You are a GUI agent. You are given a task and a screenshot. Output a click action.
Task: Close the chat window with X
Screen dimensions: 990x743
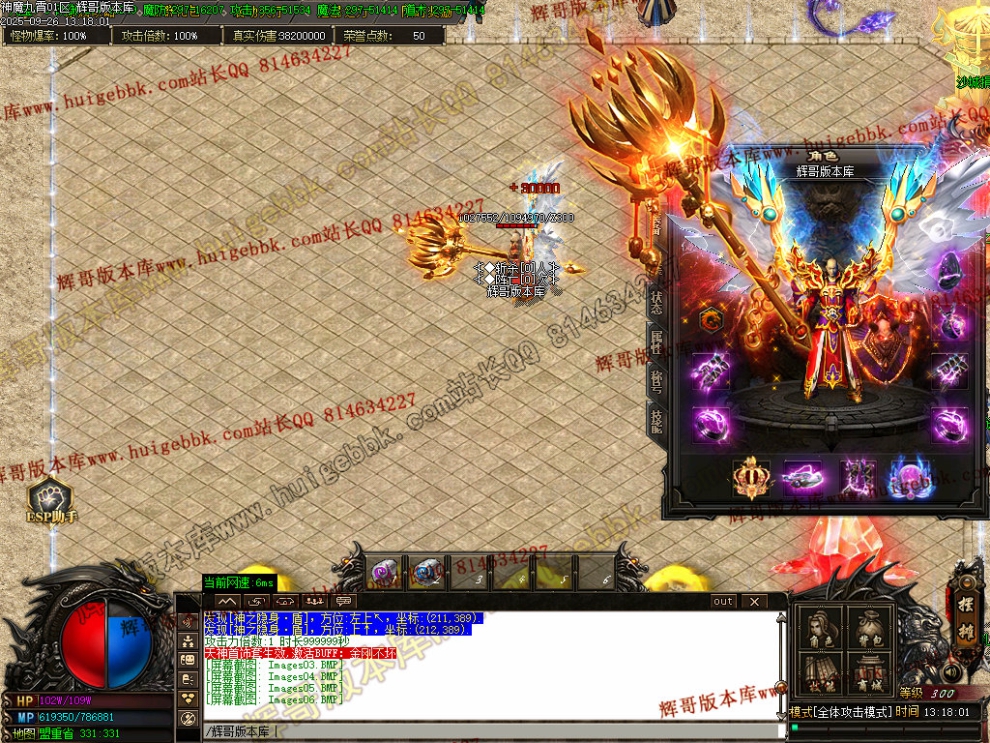753,601
